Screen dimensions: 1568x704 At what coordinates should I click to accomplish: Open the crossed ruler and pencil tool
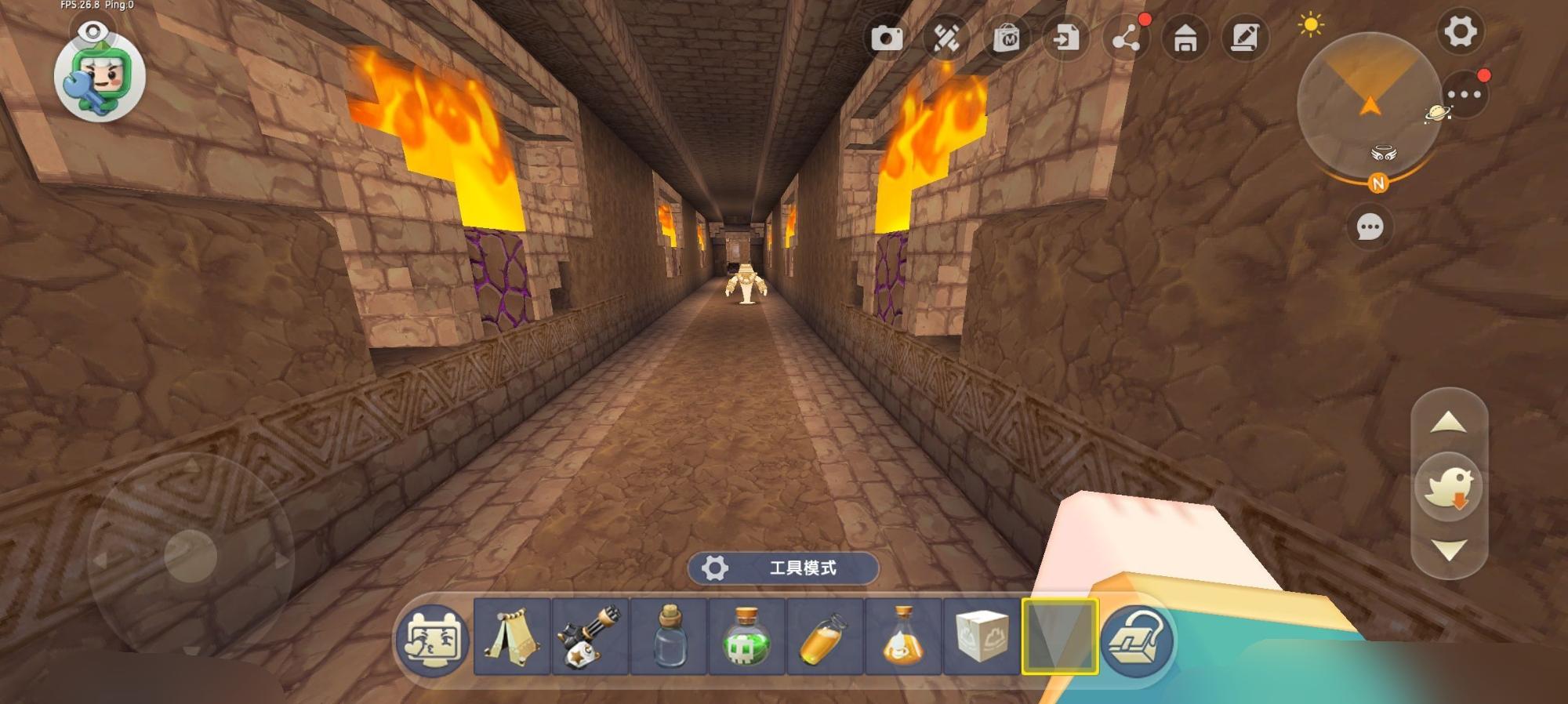pyautogui.click(x=946, y=38)
